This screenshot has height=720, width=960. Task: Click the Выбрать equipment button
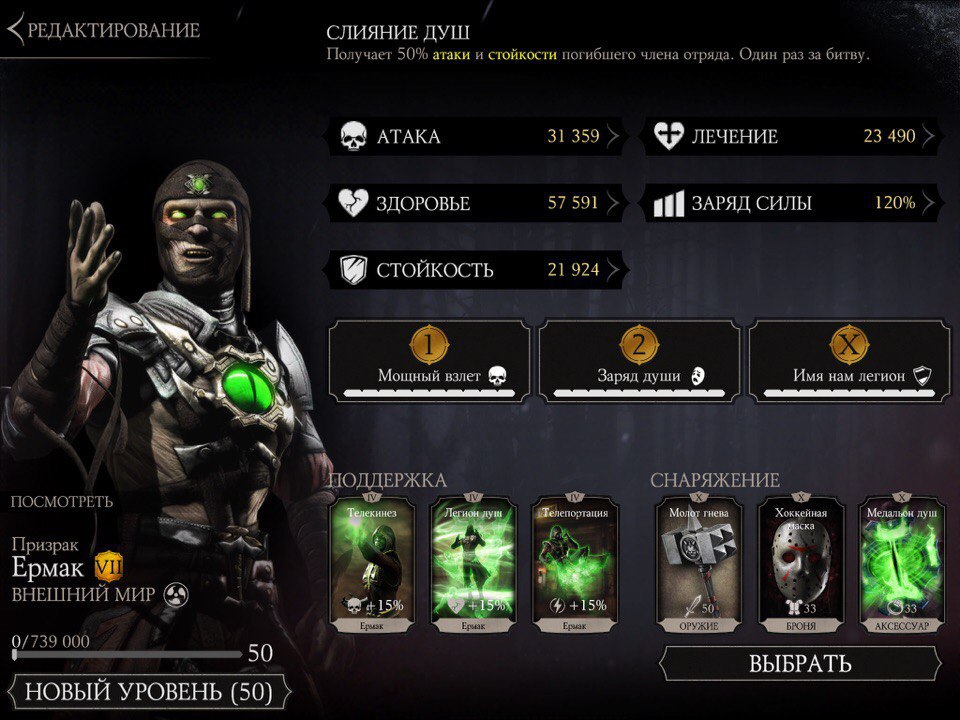800,663
